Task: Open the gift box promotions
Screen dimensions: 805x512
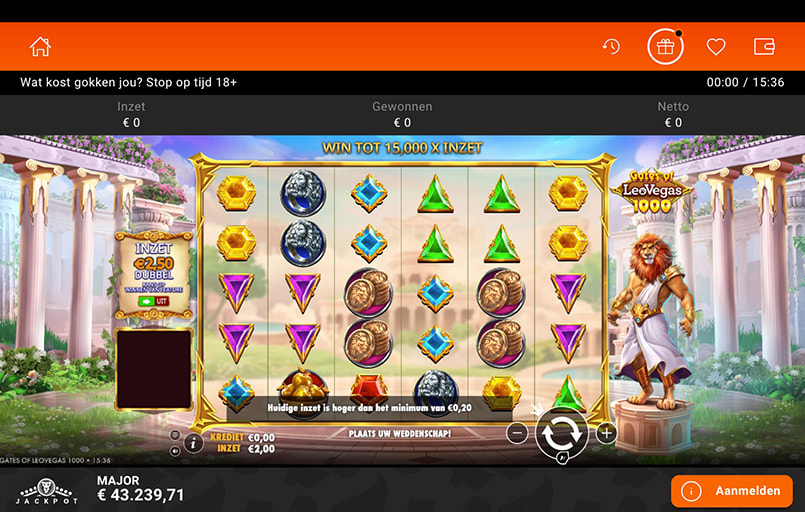Action: pyautogui.click(x=664, y=47)
